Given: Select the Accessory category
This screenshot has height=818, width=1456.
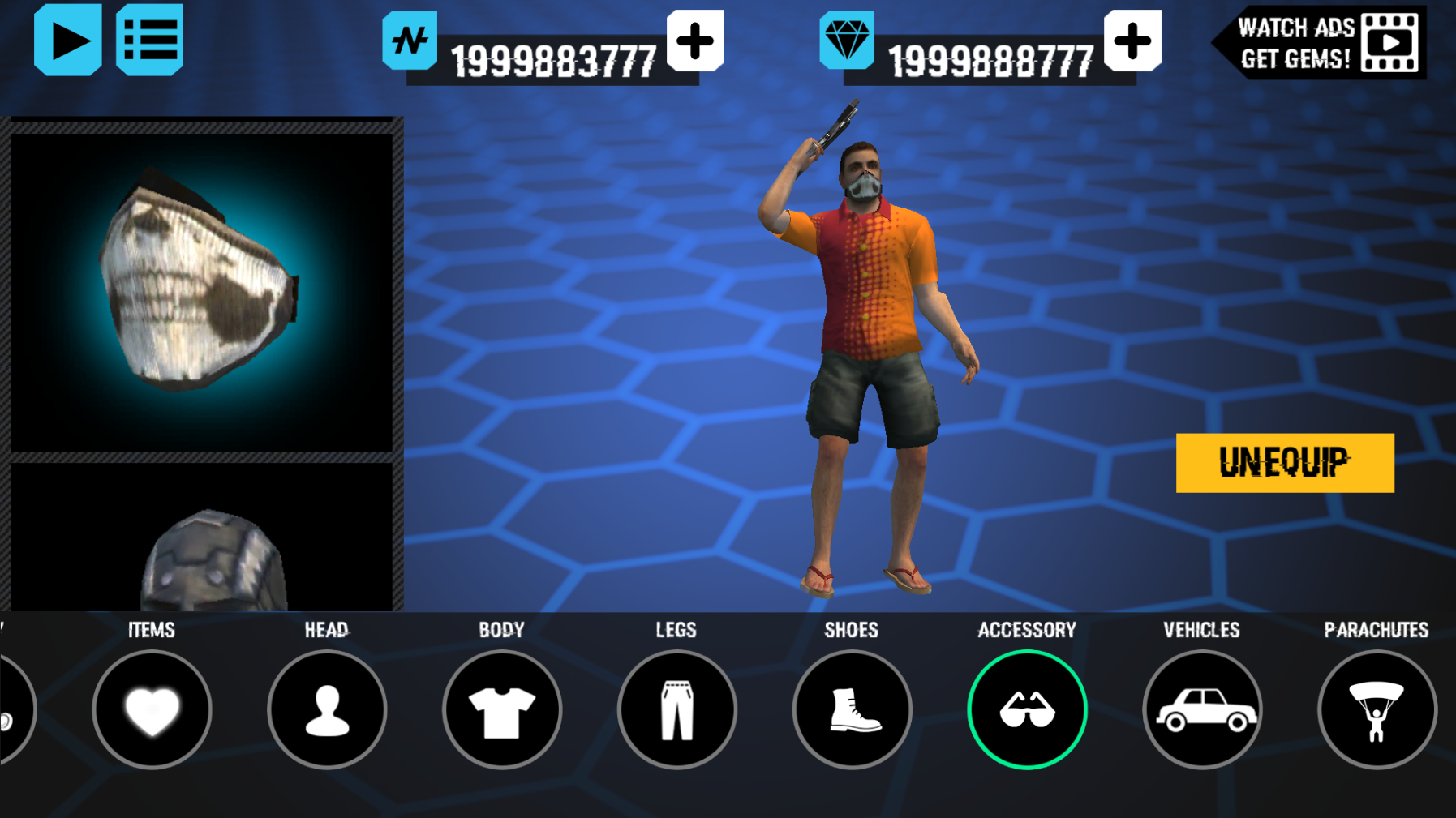Looking at the screenshot, I should click(1027, 709).
